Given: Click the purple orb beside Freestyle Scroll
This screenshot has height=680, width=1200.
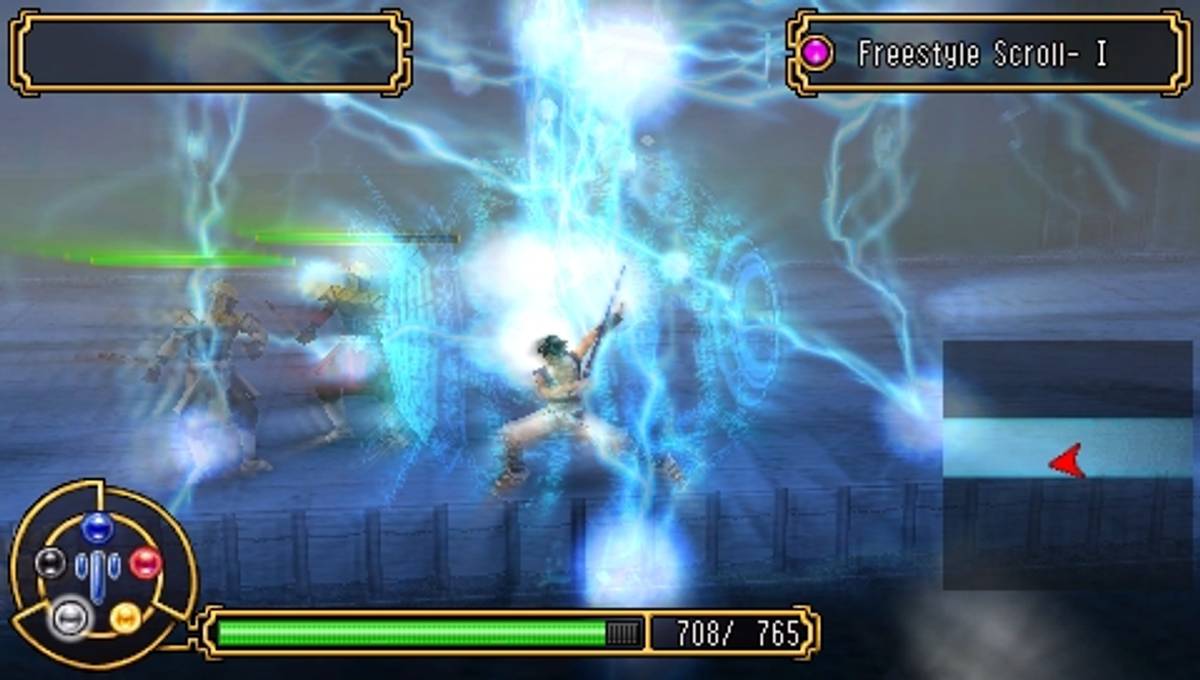Looking at the screenshot, I should tap(818, 54).
